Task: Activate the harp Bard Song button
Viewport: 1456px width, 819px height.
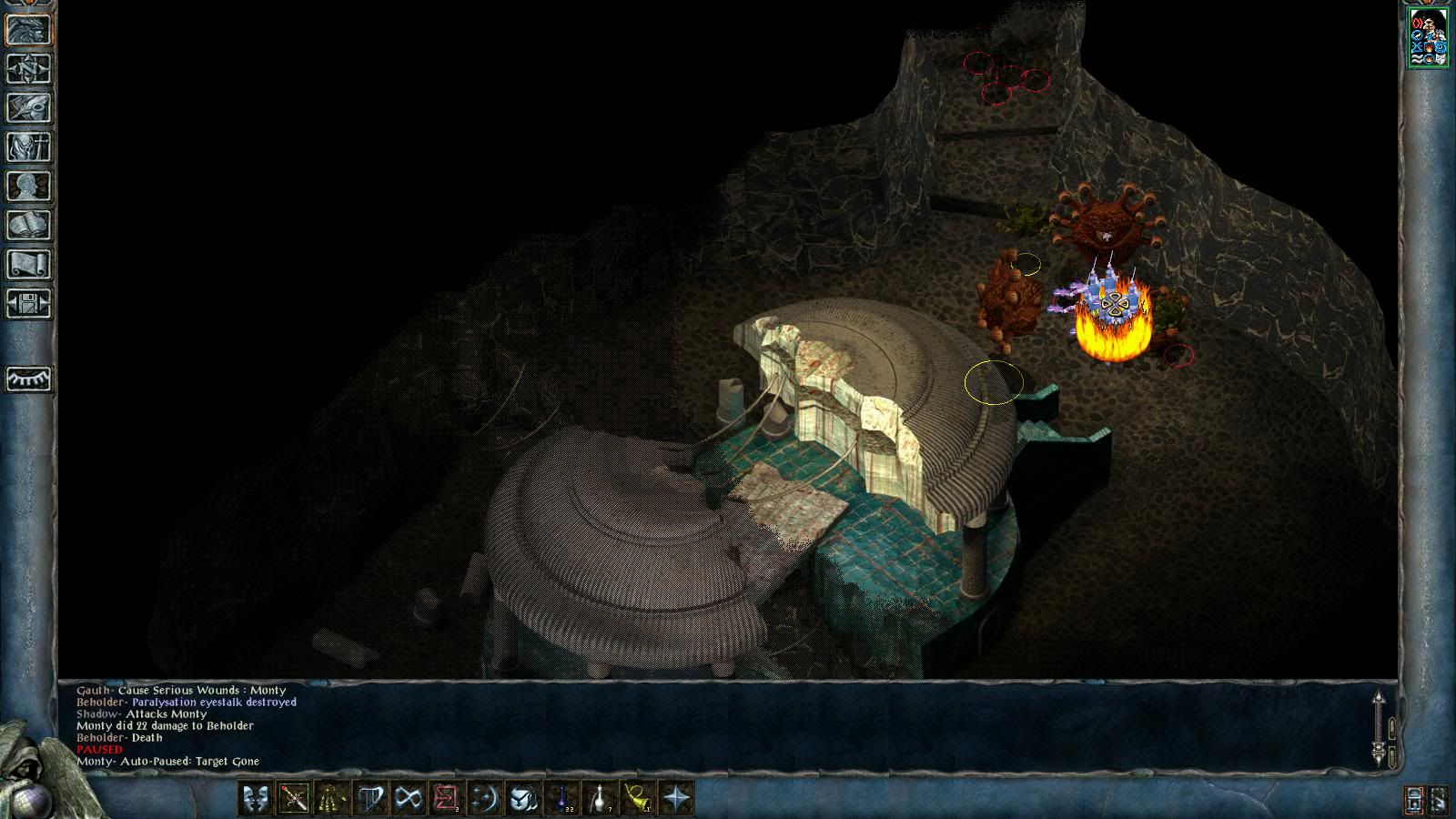Action: coord(369,798)
